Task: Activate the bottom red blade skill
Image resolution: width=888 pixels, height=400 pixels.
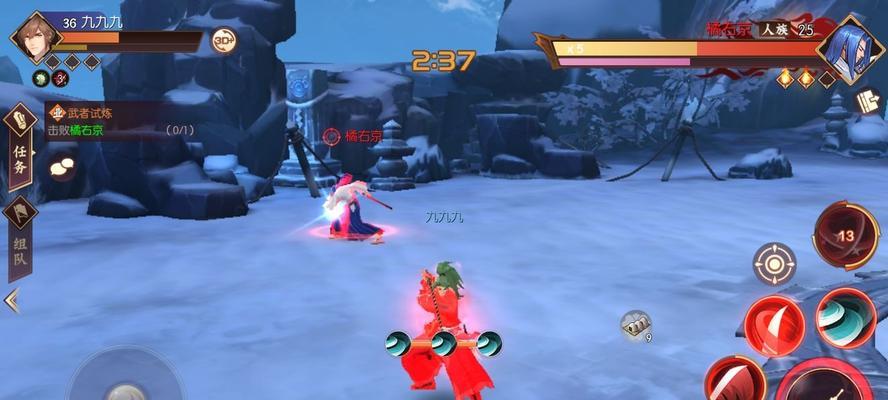Action: pos(735,382)
